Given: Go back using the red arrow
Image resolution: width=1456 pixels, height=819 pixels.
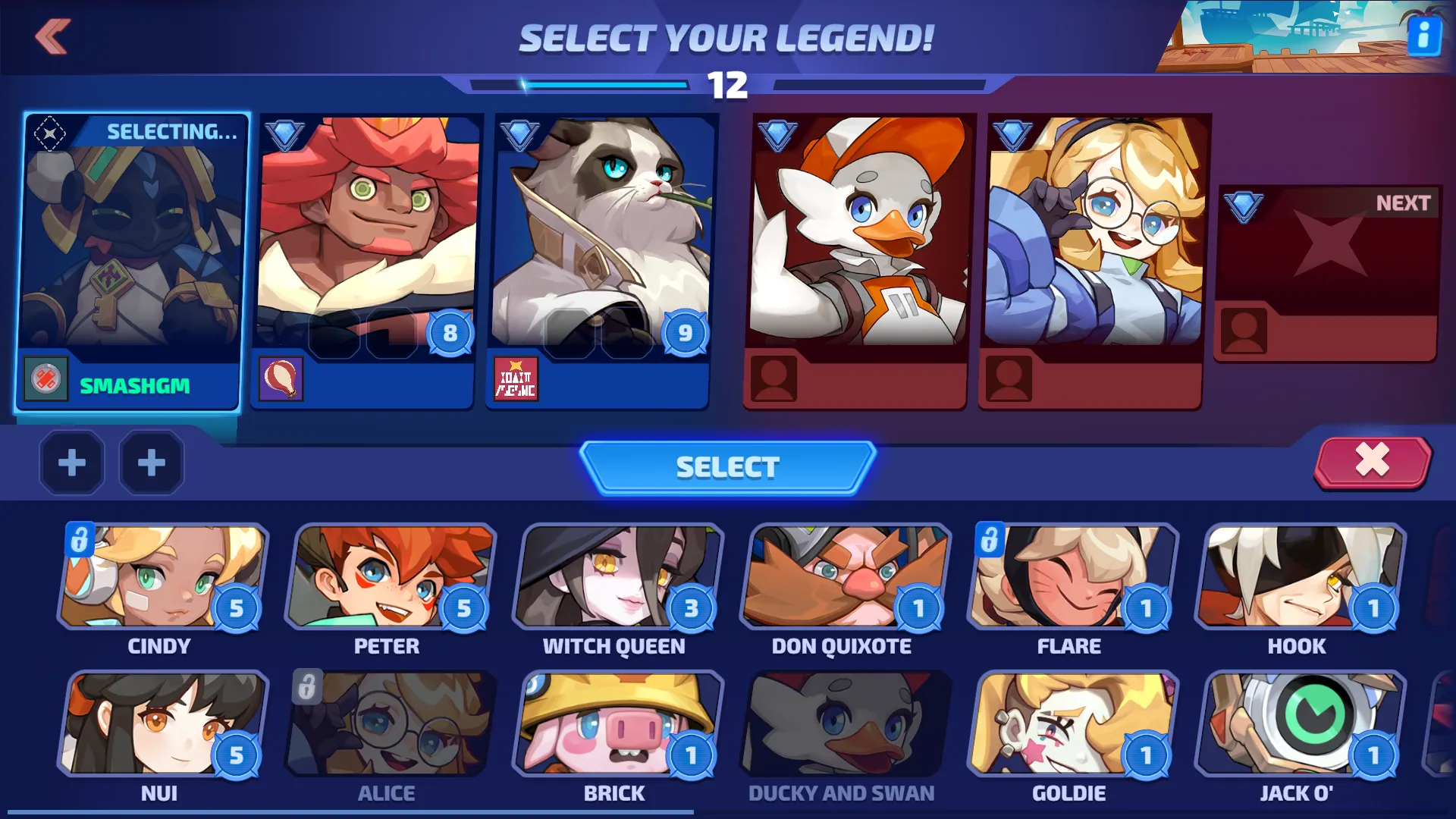Looking at the screenshot, I should click(52, 36).
